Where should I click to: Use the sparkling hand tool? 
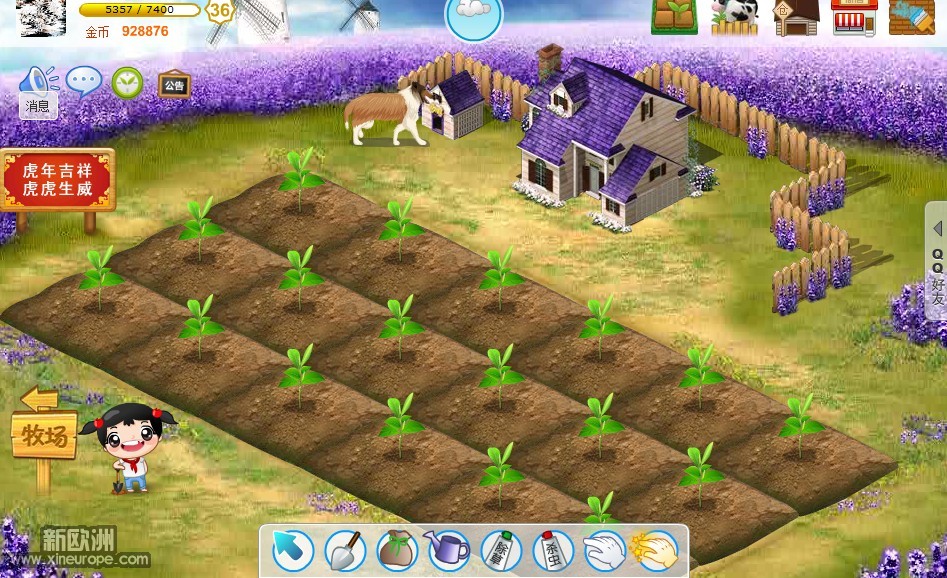point(655,550)
